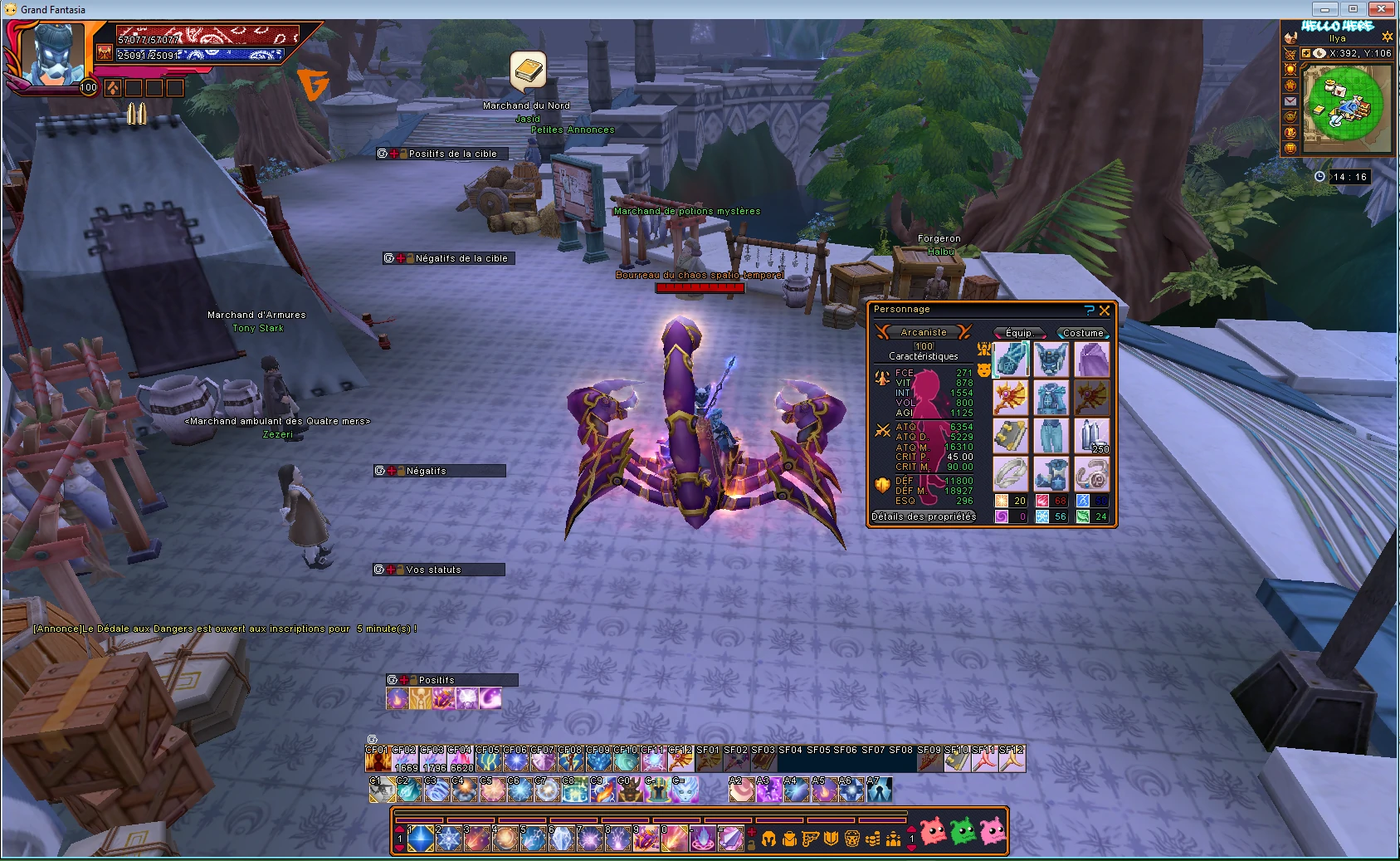Toggle the red plus on Vos statuts bar

point(390,570)
